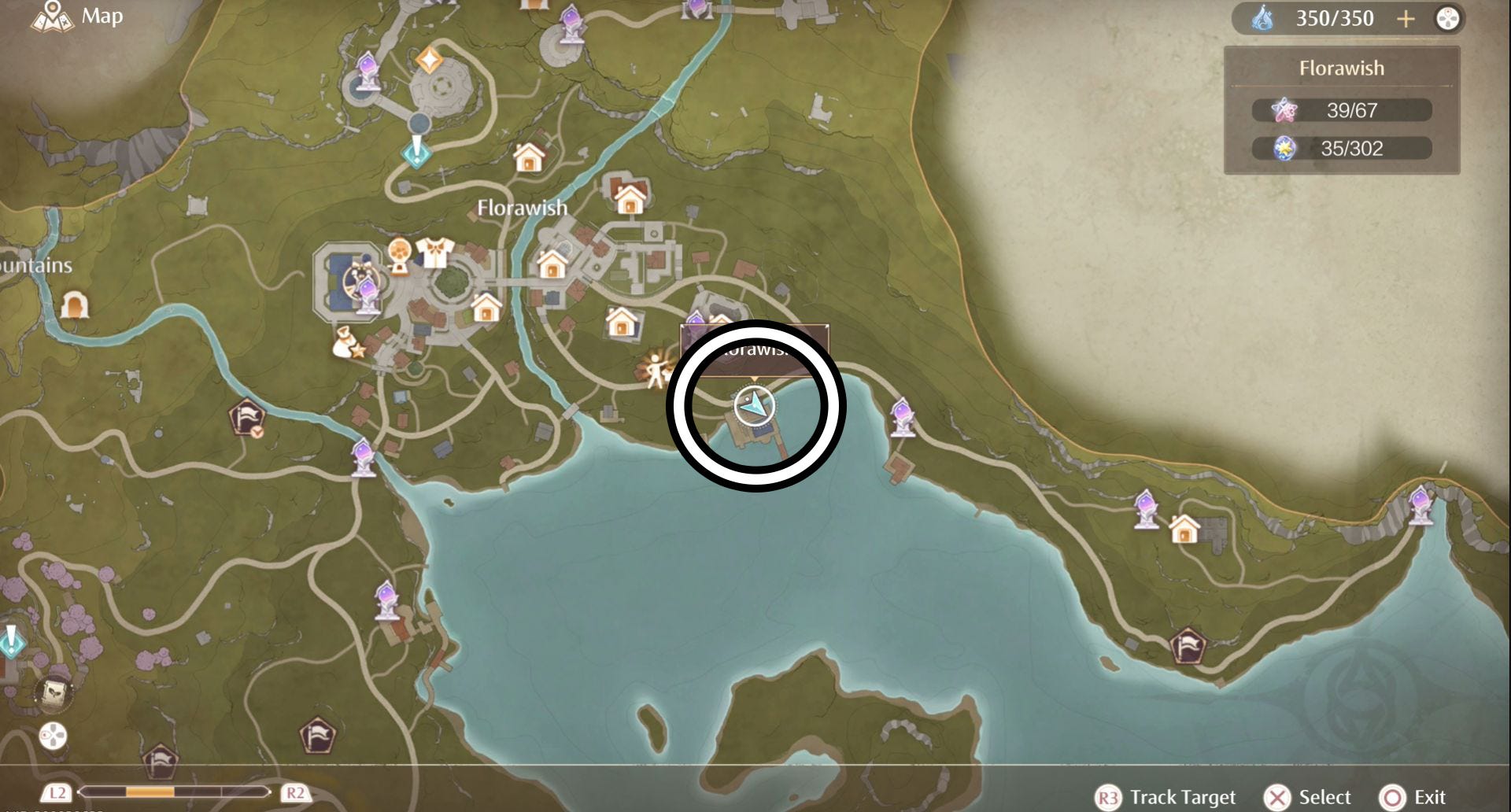This screenshot has width=1511, height=812.
Task: Adjust the map zoom slider bar
Action: (175, 792)
